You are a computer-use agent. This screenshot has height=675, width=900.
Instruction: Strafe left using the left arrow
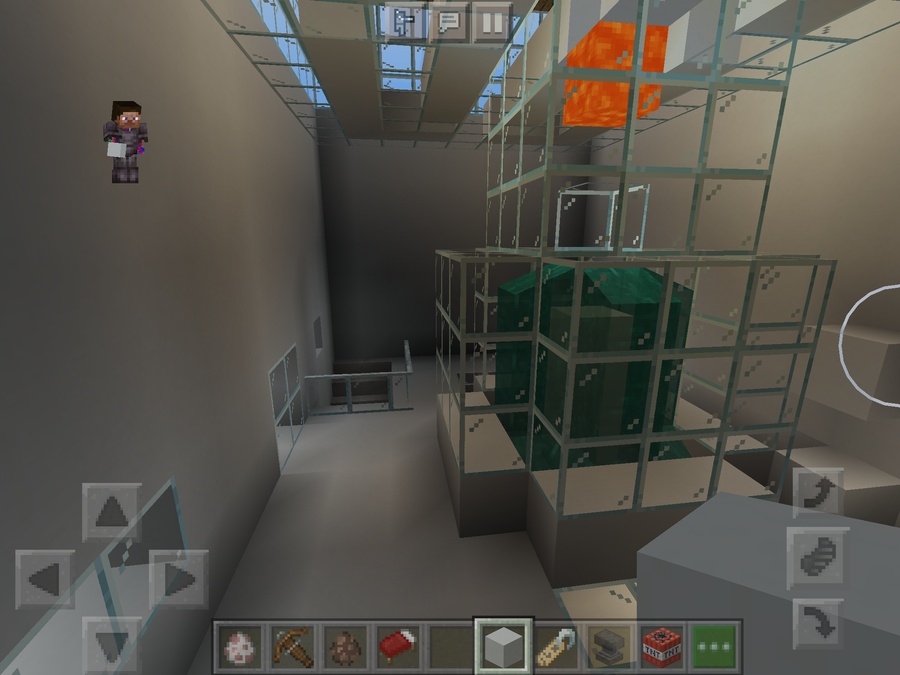[x=44, y=578]
